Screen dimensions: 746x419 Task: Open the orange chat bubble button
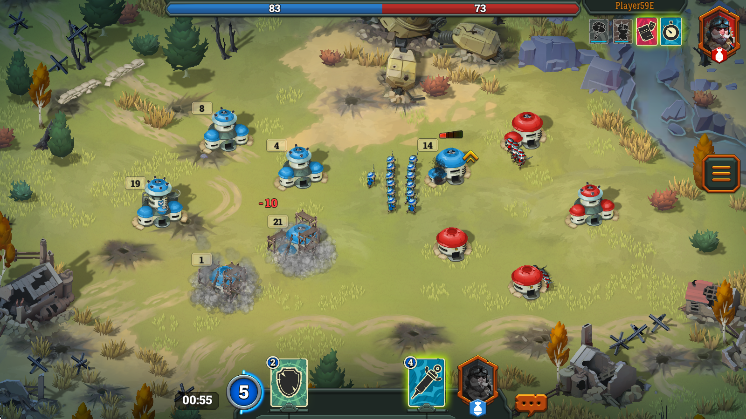(x=530, y=403)
